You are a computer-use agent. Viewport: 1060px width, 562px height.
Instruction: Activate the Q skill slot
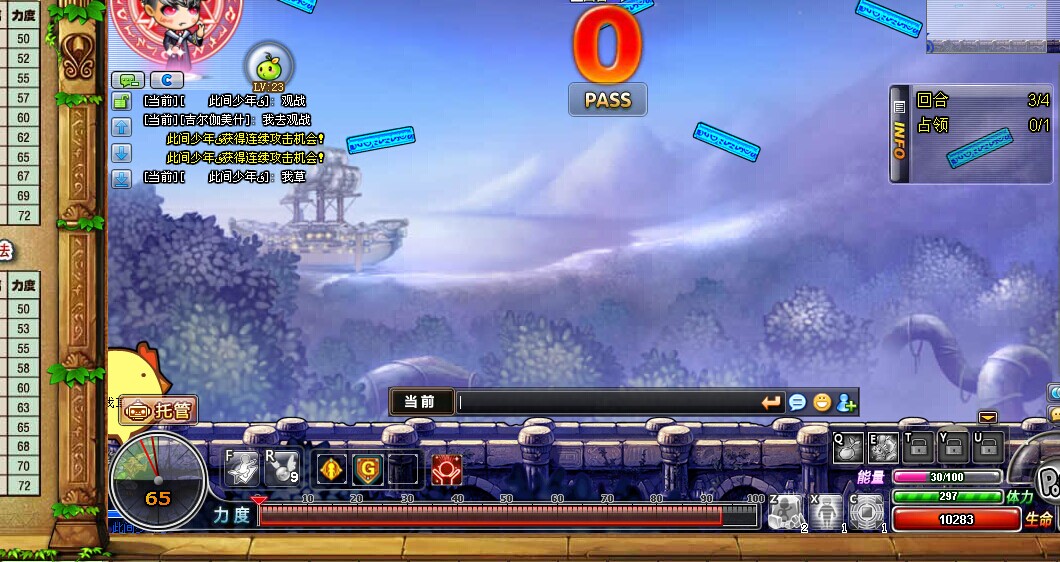pos(849,449)
